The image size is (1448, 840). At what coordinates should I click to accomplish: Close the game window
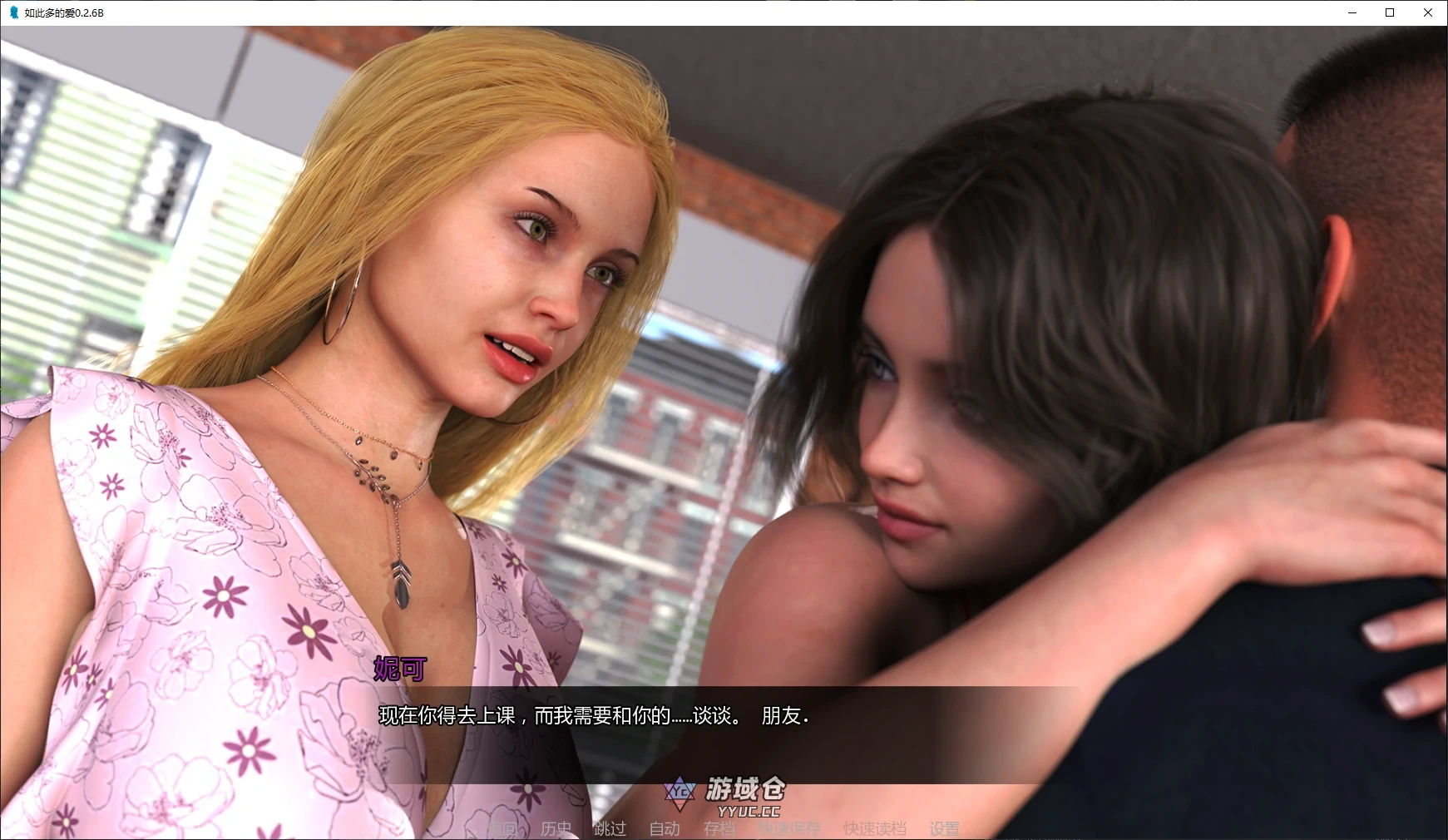[1428, 12]
